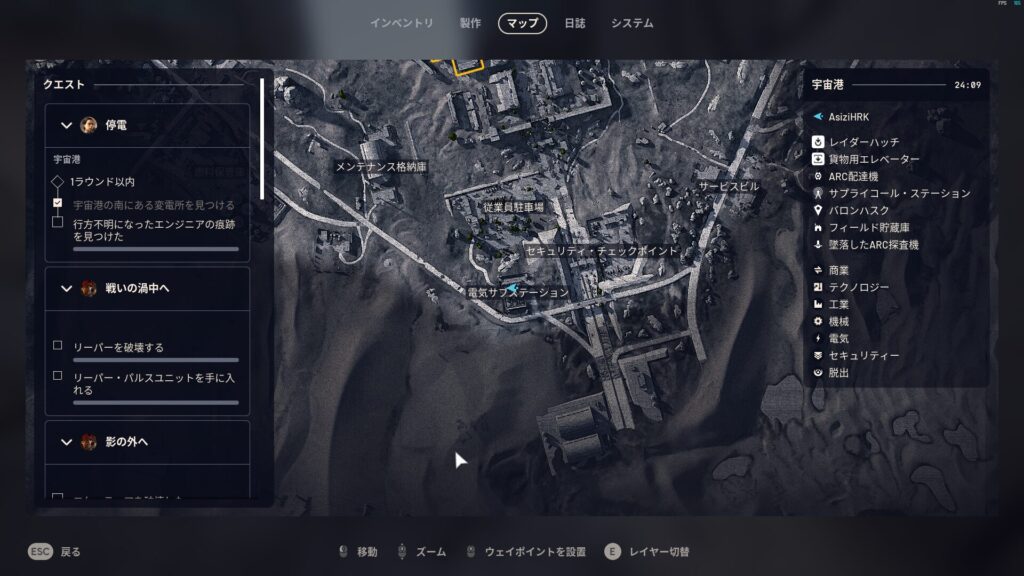Open the 日誌 journal tab

pyautogui.click(x=575, y=23)
